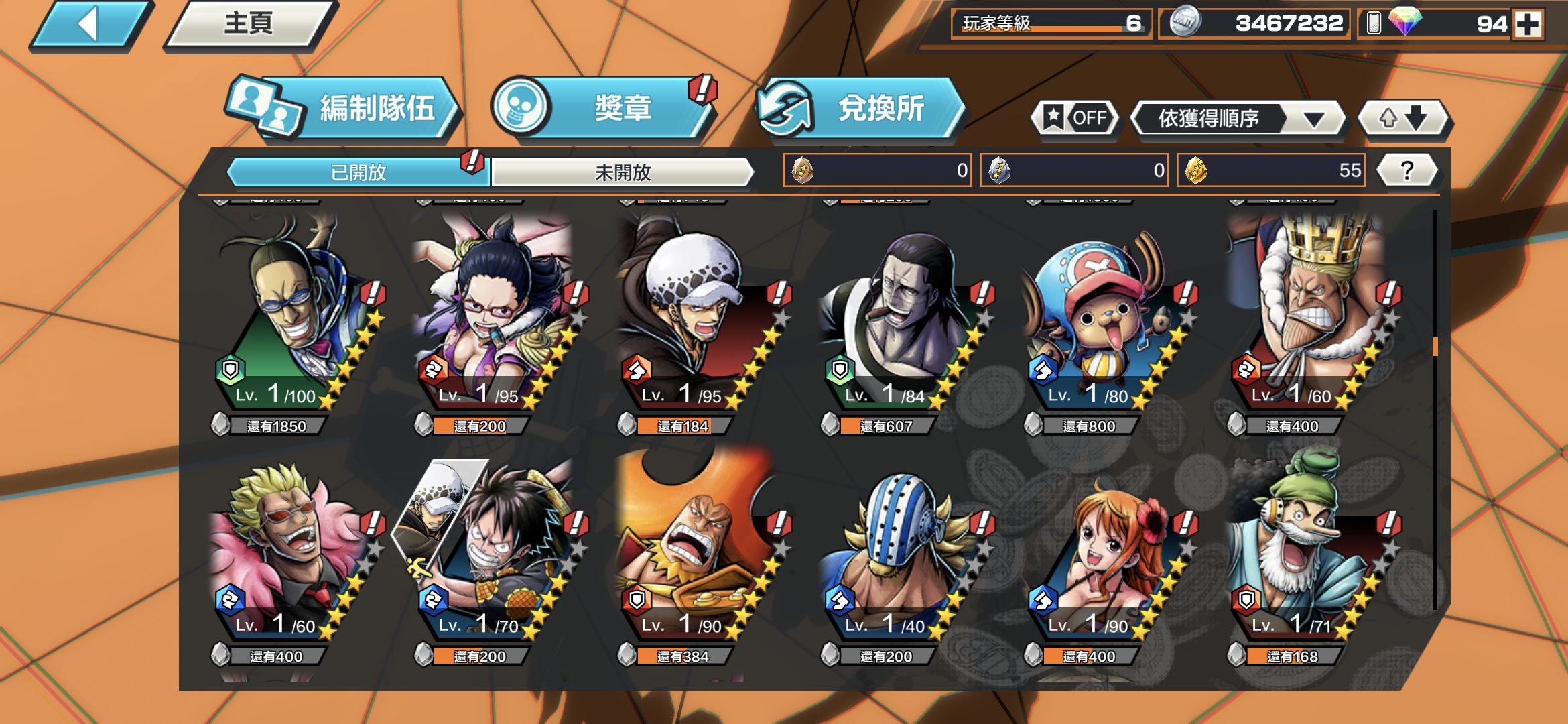
Task: Open 編制隊伍 team formation
Action: click(x=344, y=109)
